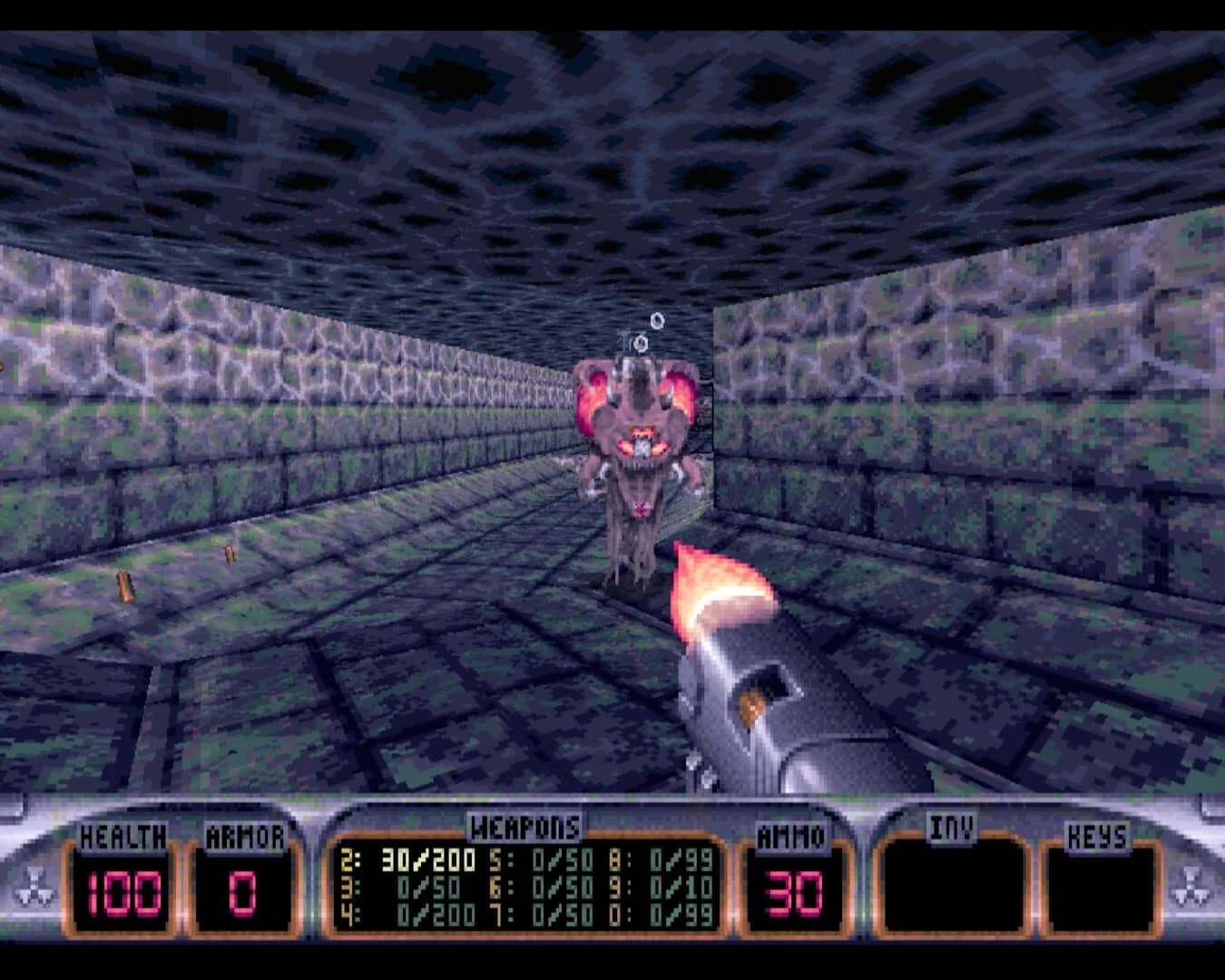The image size is (1225, 980).
Task: Click the radiation symbol on the HUD's left edge
Action: pyautogui.click(x=33, y=885)
